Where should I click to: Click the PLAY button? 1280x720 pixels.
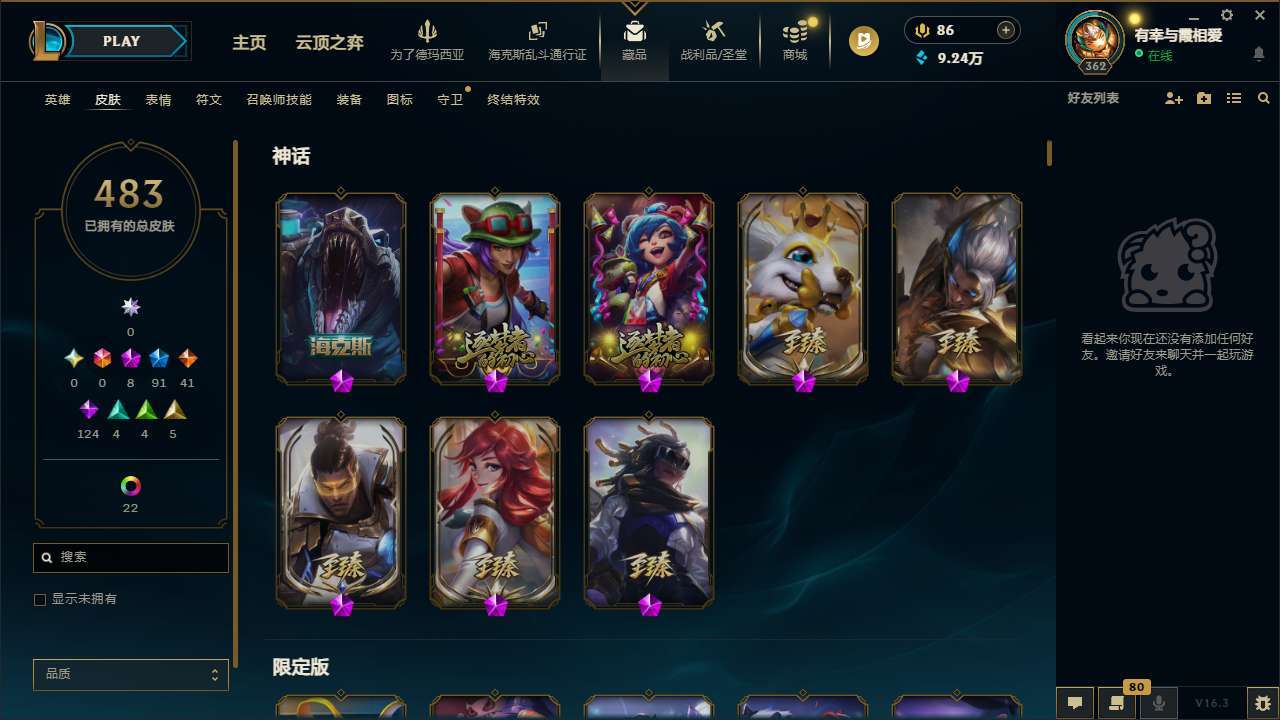pos(121,41)
